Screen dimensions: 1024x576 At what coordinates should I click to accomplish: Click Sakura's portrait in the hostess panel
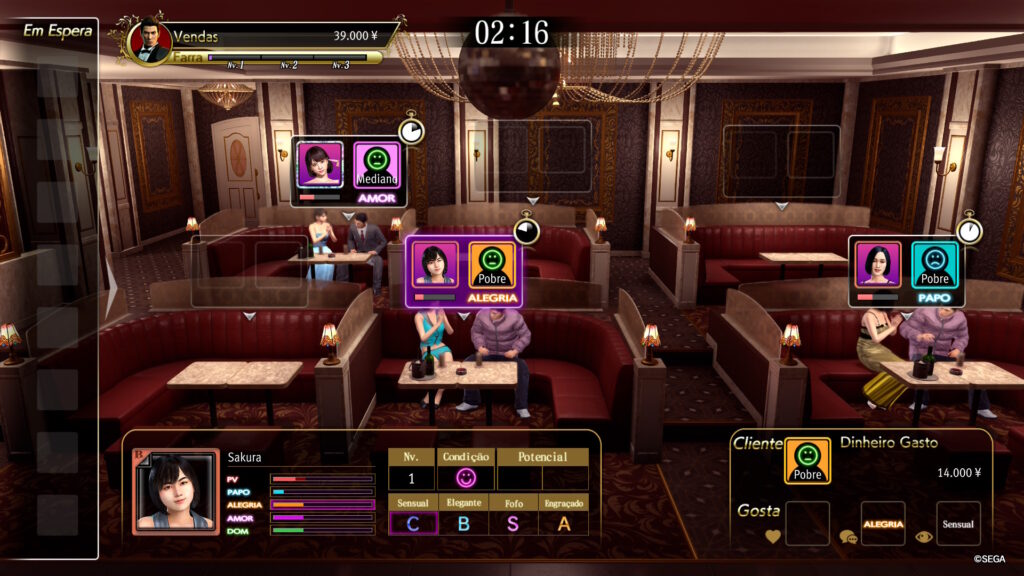click(176, 492)
